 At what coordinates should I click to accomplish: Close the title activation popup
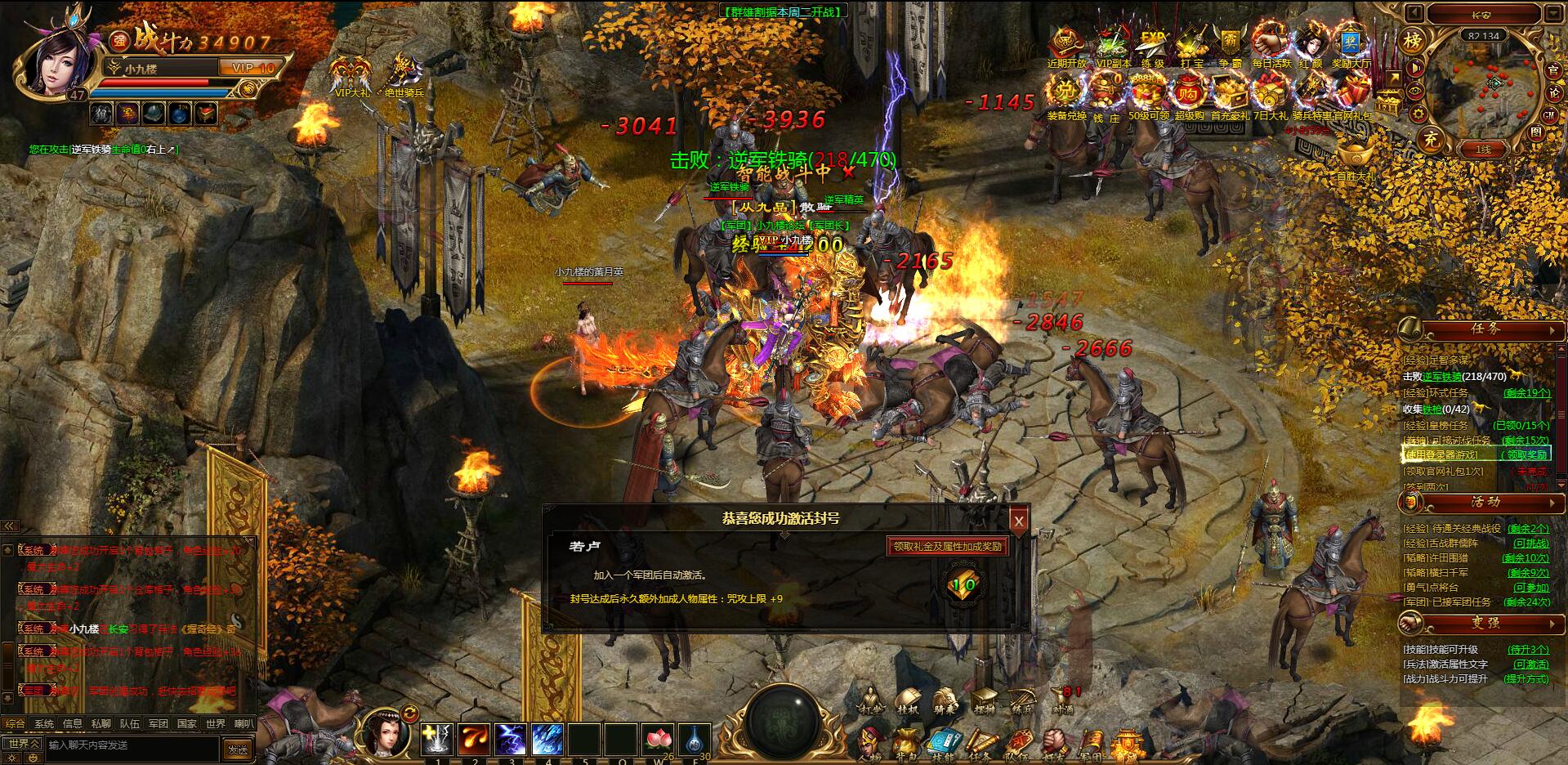(1018, 521)
